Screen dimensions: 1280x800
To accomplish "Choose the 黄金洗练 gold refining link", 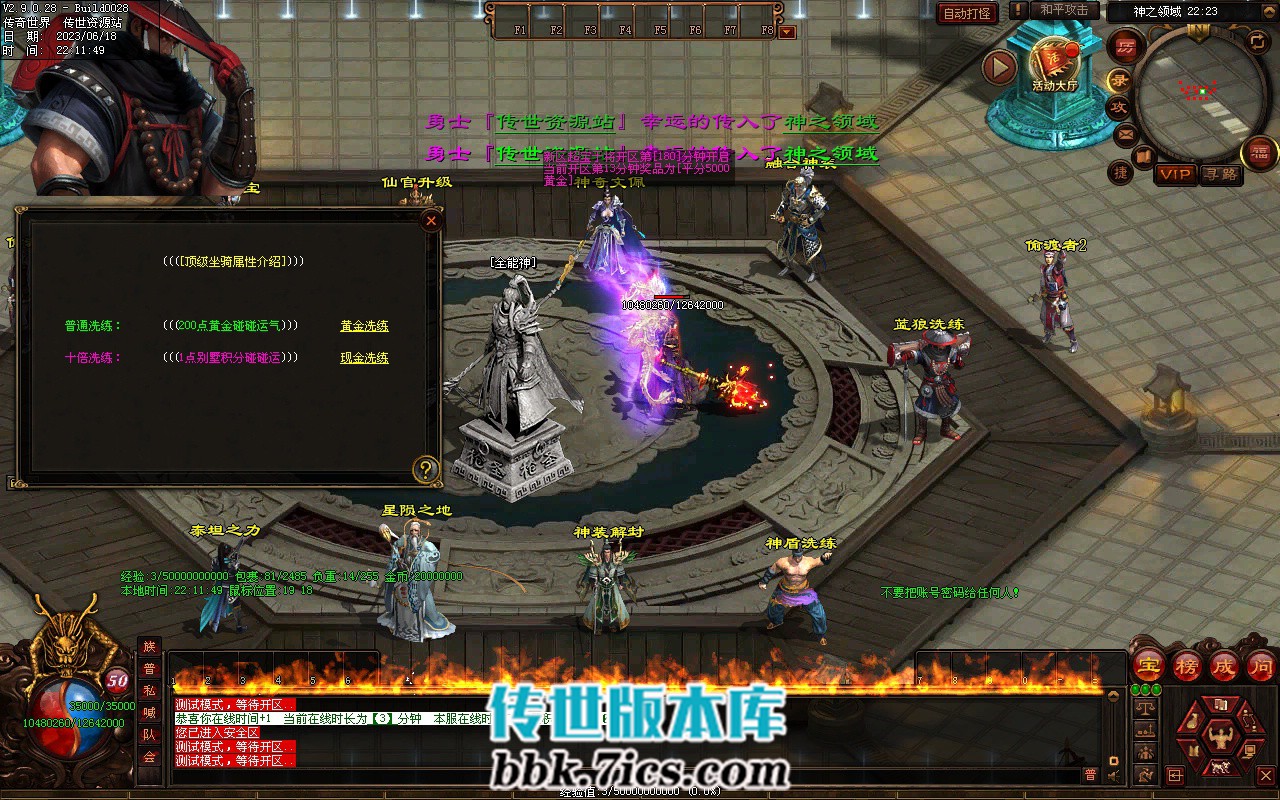I will (x=364, y=326).
